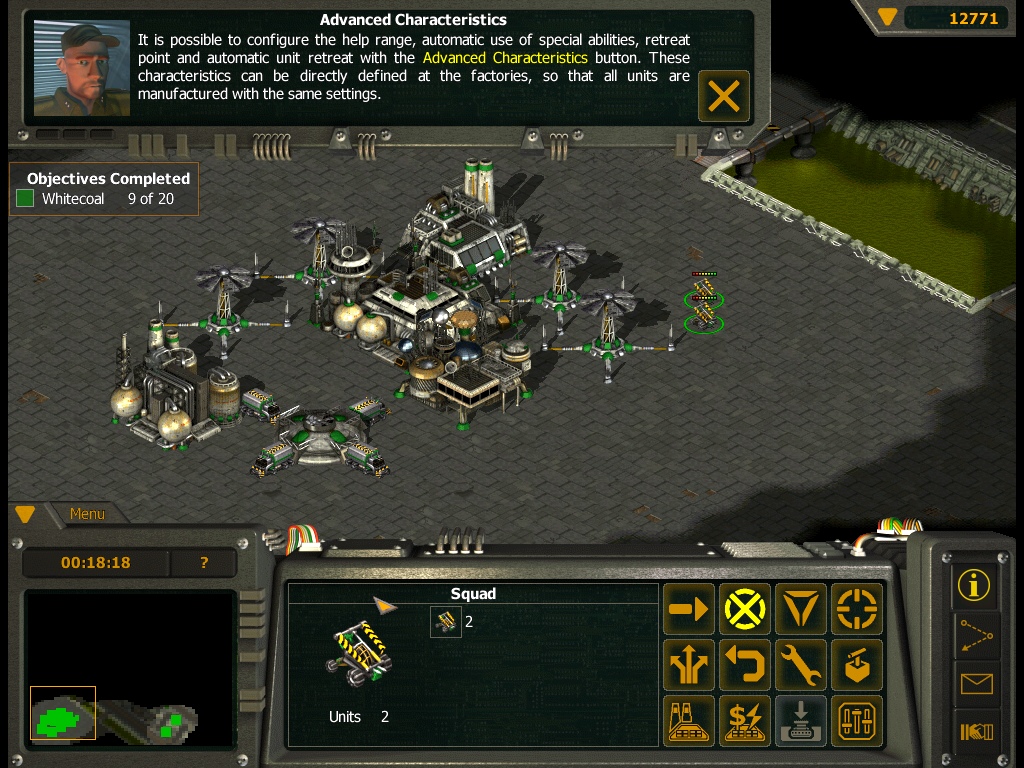
Task: Open the information panel button
Action: tap(974, 585)
